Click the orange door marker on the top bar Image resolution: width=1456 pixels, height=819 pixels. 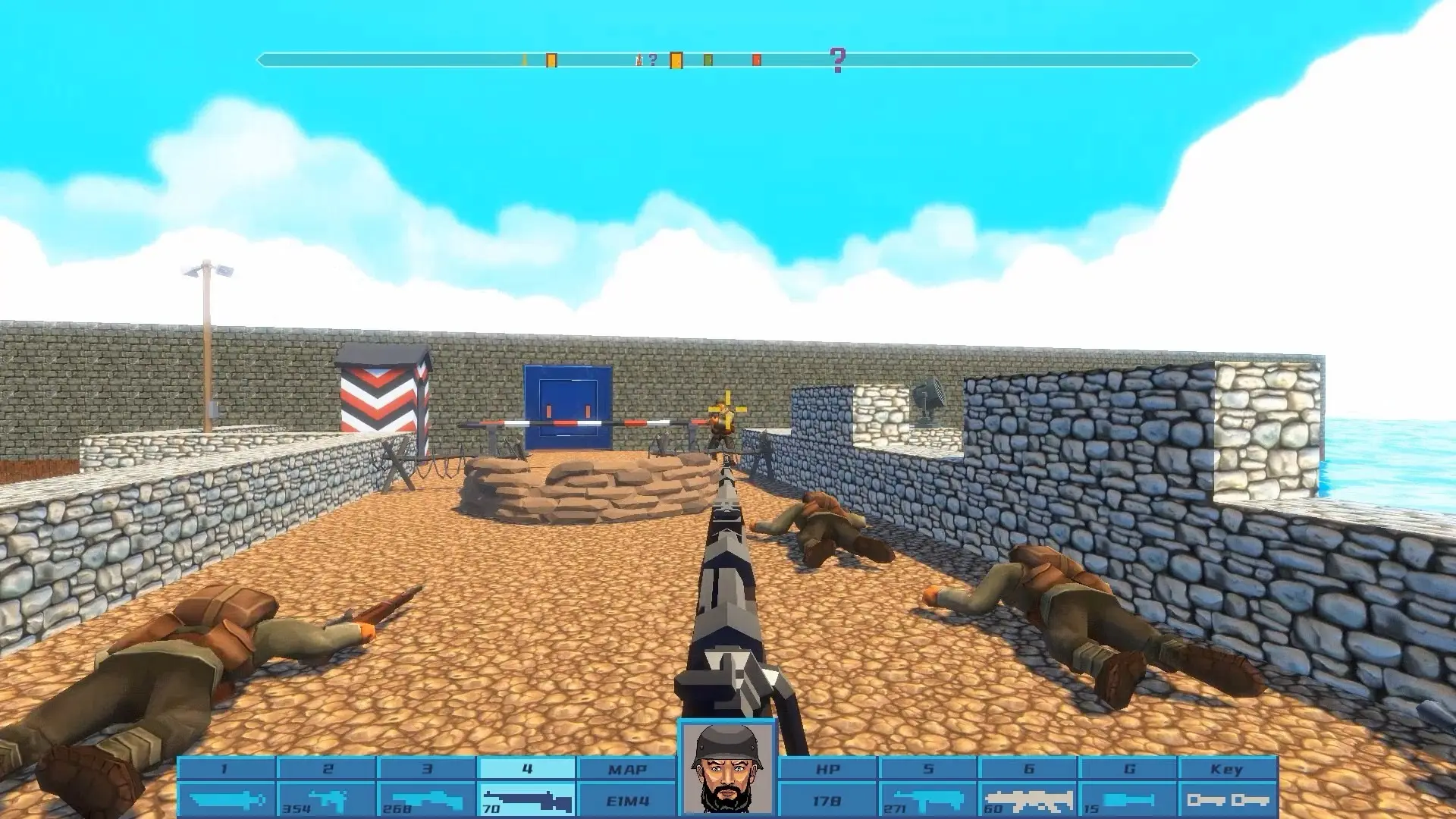(676, 59)
